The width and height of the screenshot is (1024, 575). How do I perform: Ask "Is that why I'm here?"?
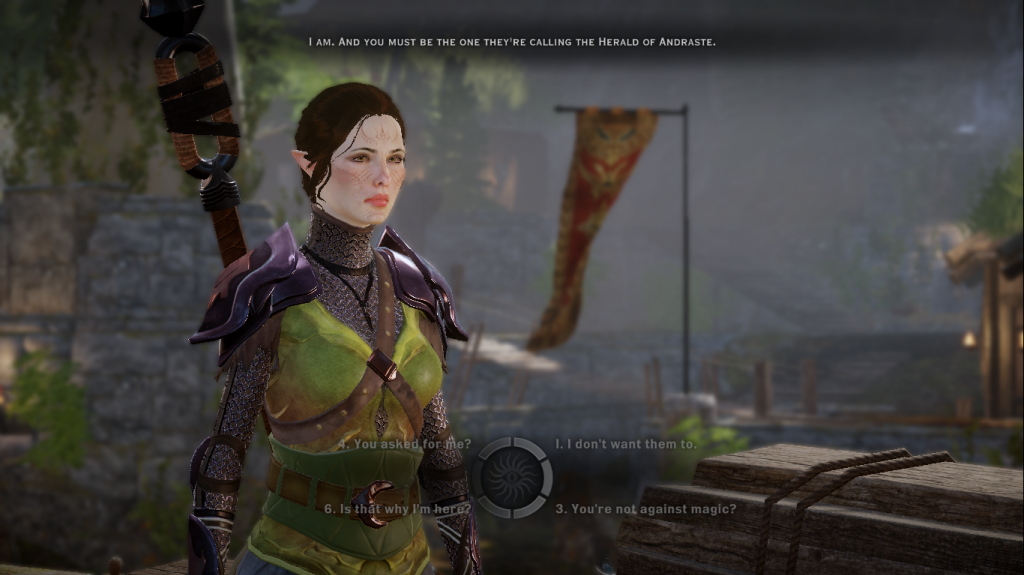pos(398,508)
